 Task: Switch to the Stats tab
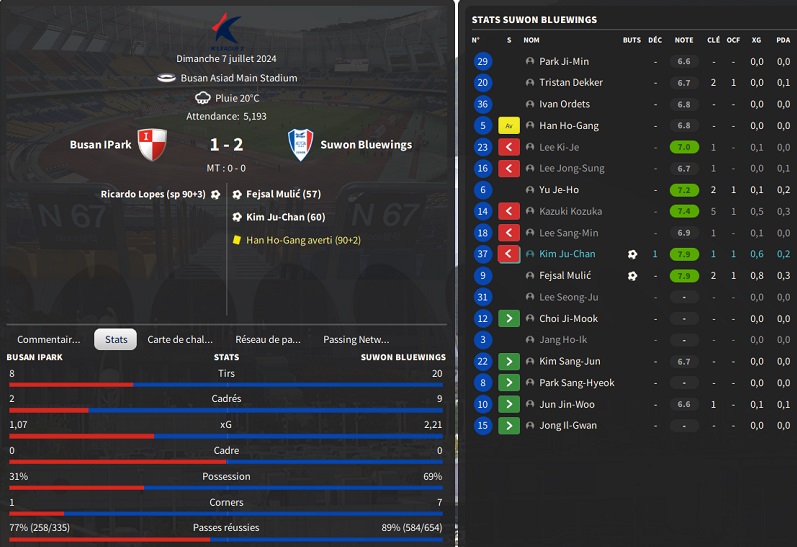coord(116,339)
